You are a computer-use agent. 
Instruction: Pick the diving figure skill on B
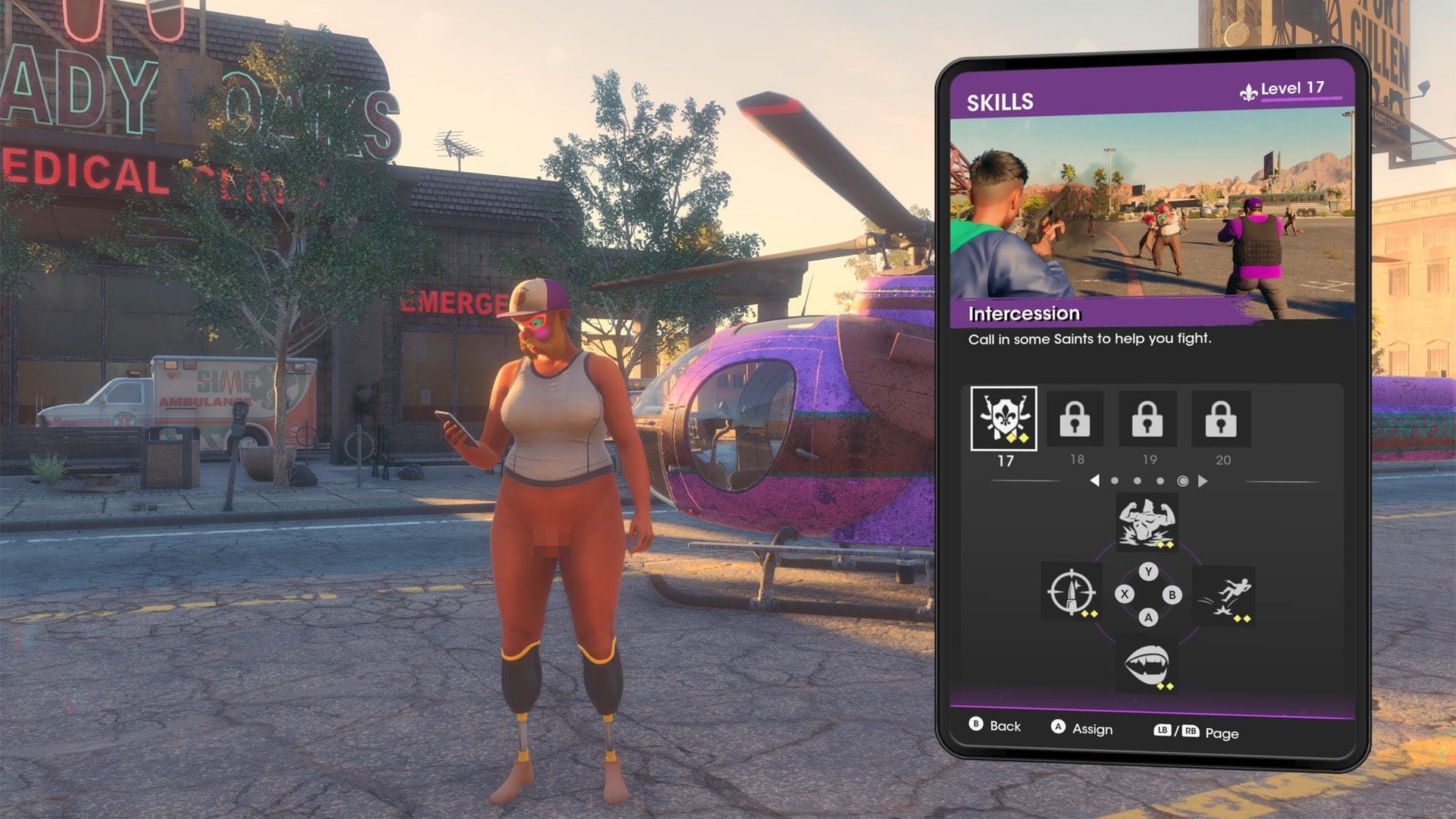pyautogui.click(x=1224, y=595)
